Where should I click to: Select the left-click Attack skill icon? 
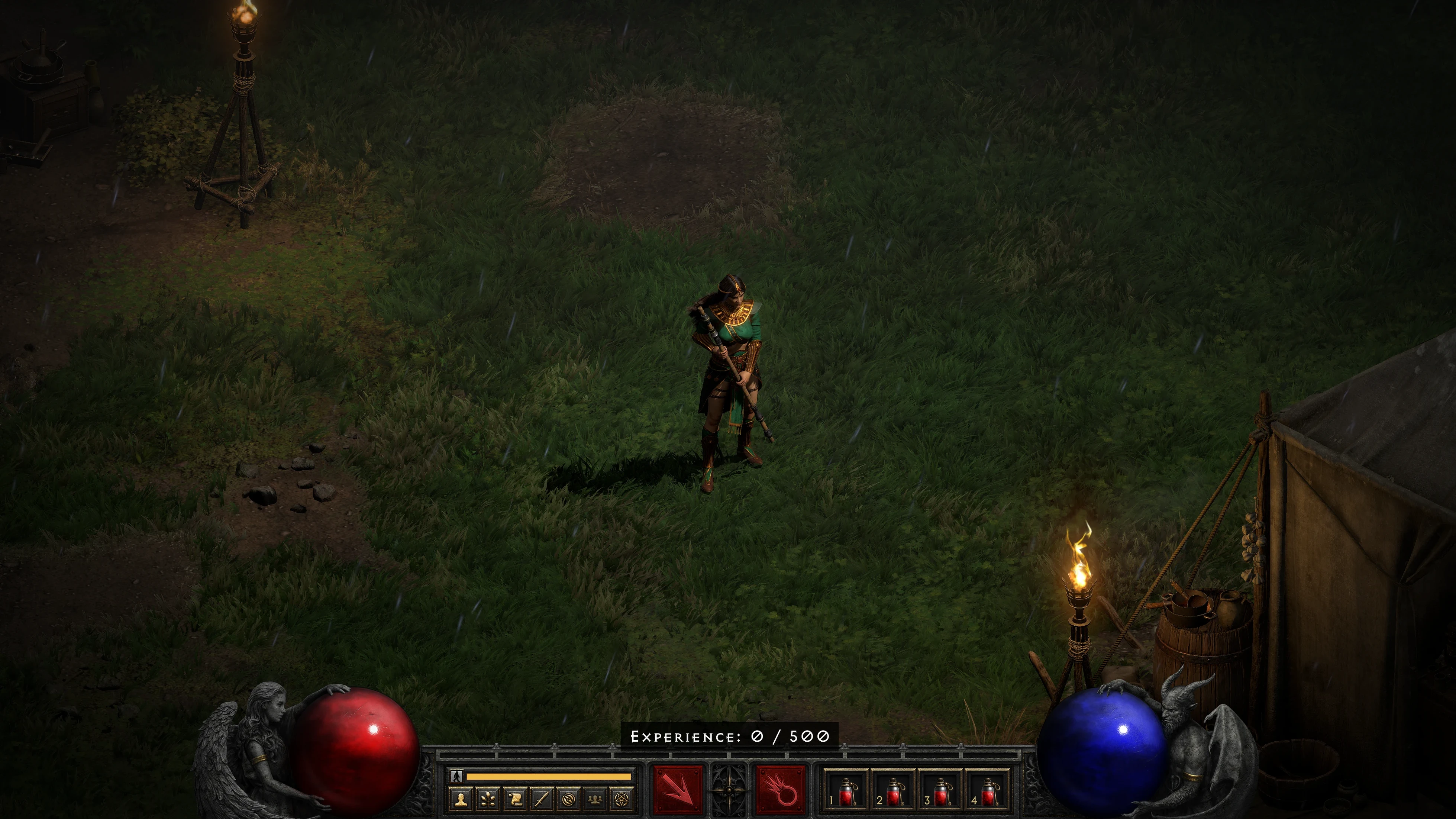point(678,790)
